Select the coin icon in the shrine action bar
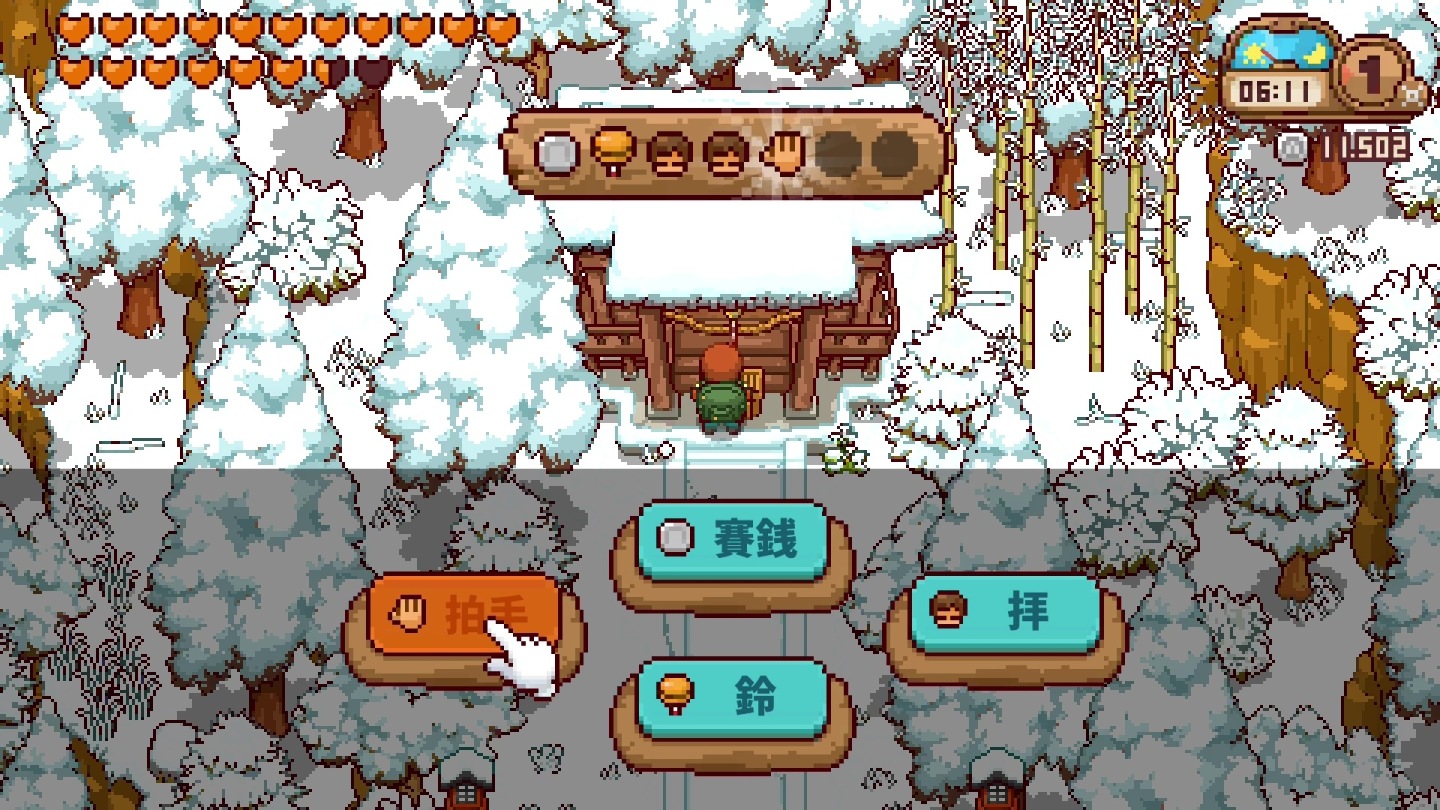 pos(556,152)
